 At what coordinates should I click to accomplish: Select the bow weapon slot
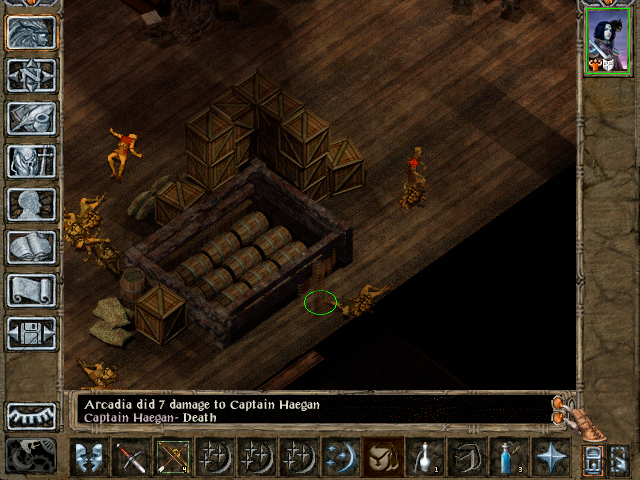tap(173, 458)
